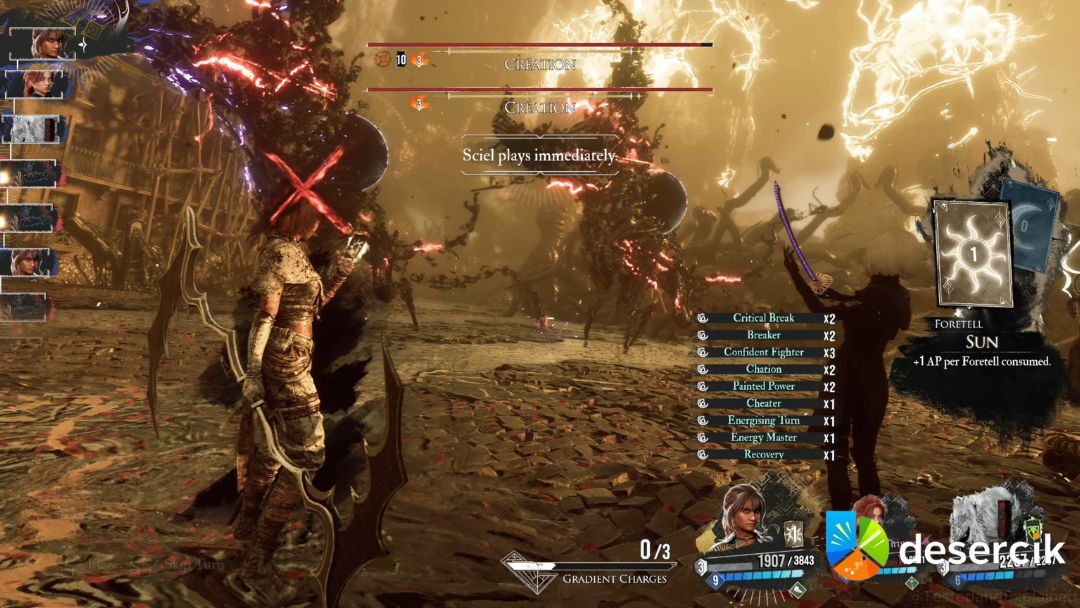Click the Cheater picto row
The width and height of the screenshot is (1080, 608).
tap(764, 404)
